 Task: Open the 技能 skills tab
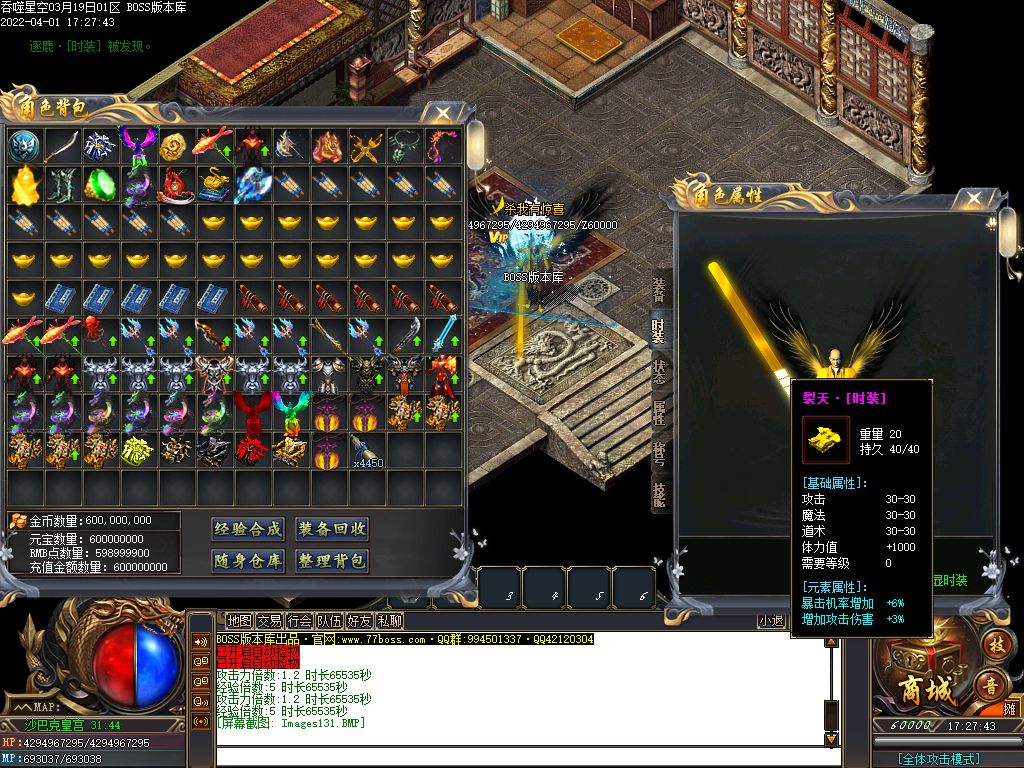coord(659,496)
